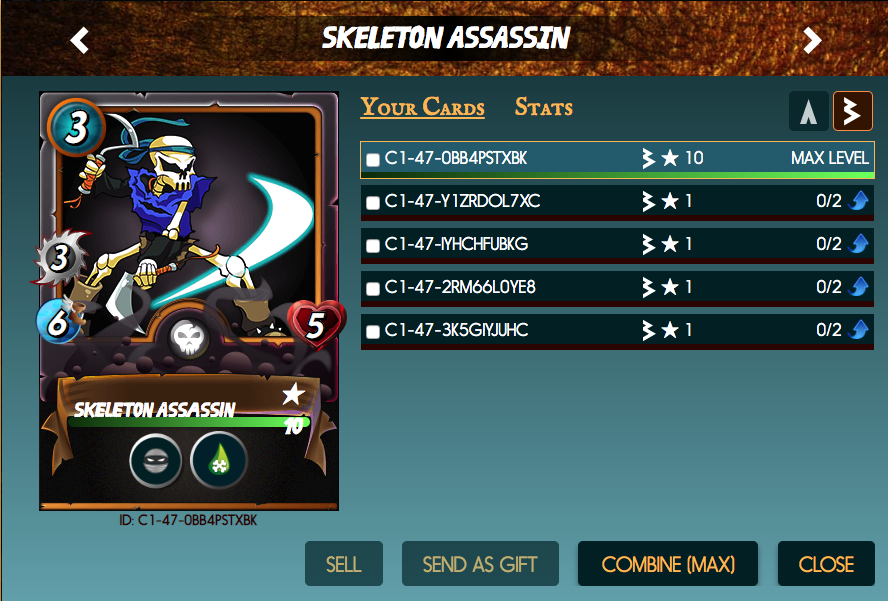Tick the checkbox for card C1-47-0BB4PSTXBK

point(373,159)
